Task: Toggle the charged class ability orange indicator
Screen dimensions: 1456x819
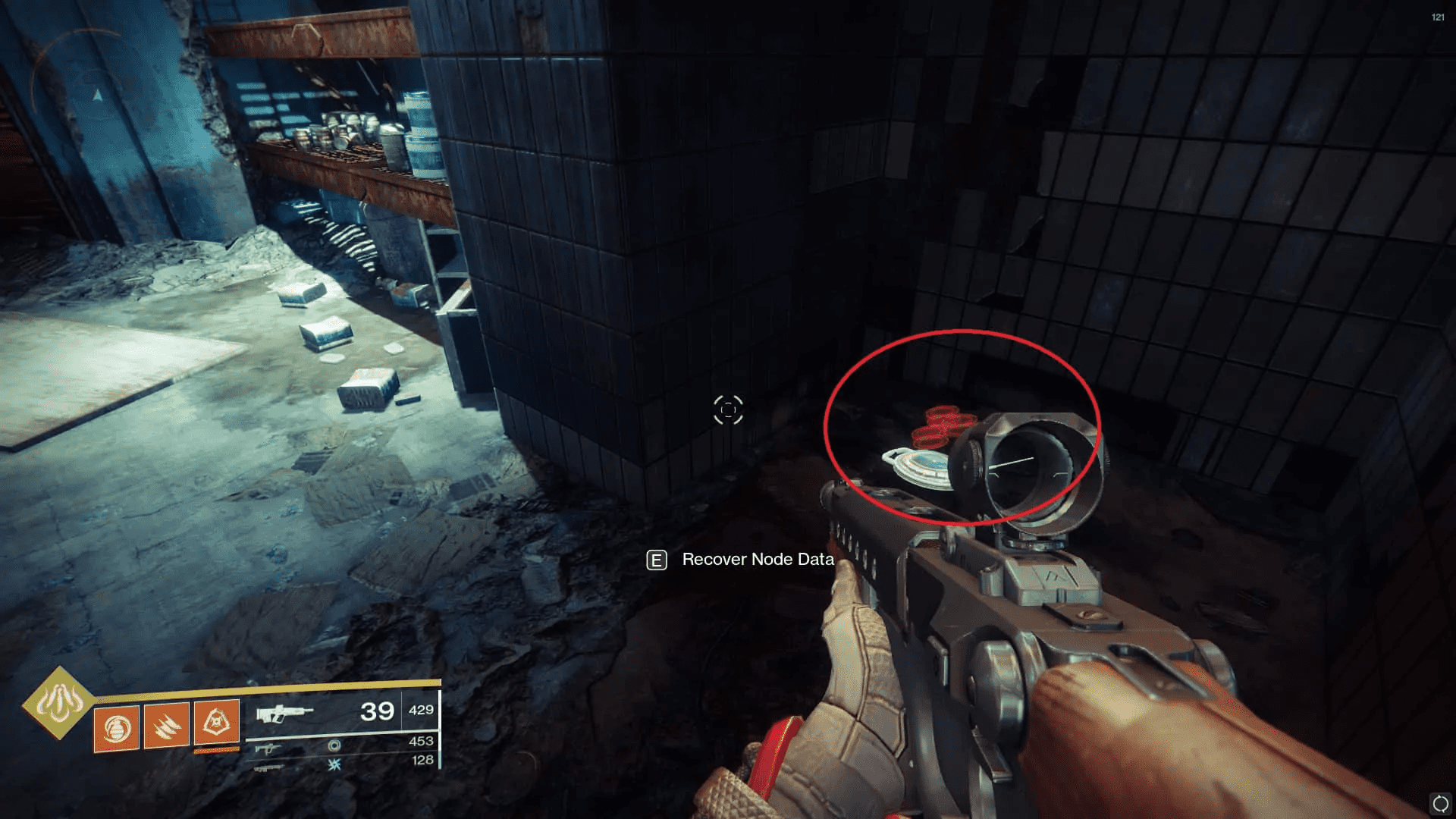Action: (x=217, y=751)
